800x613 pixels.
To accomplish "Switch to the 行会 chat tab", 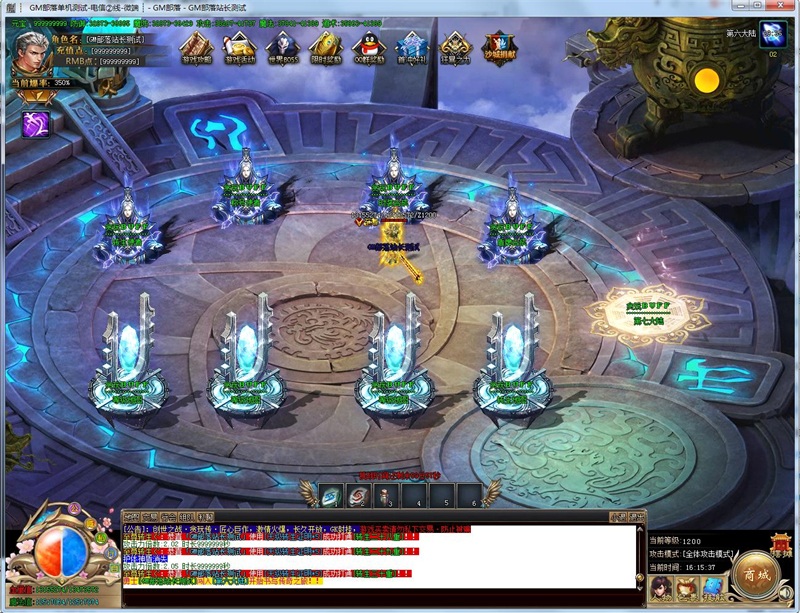I will tap(168, 516).
